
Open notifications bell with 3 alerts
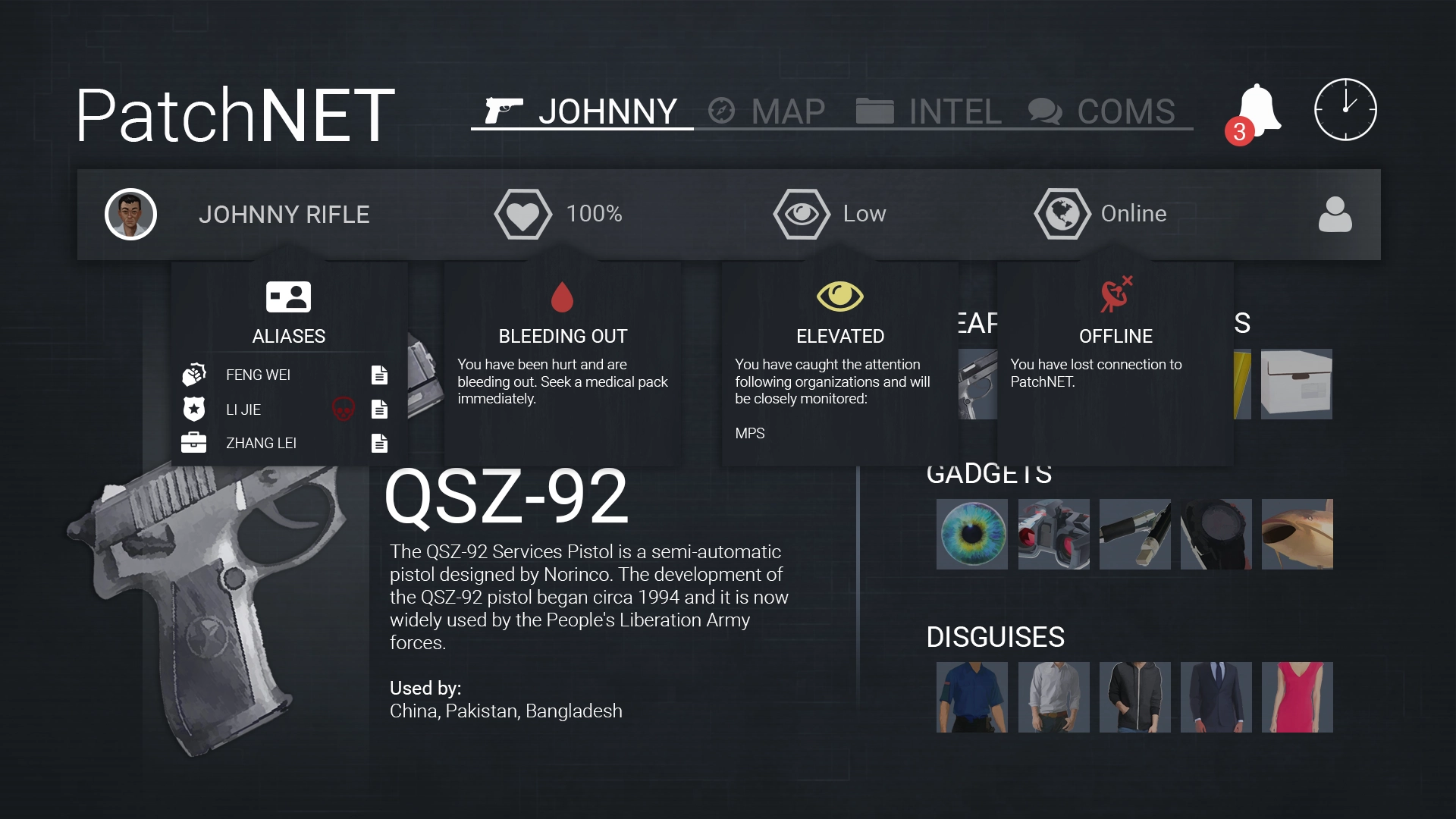pos(1257,111)
